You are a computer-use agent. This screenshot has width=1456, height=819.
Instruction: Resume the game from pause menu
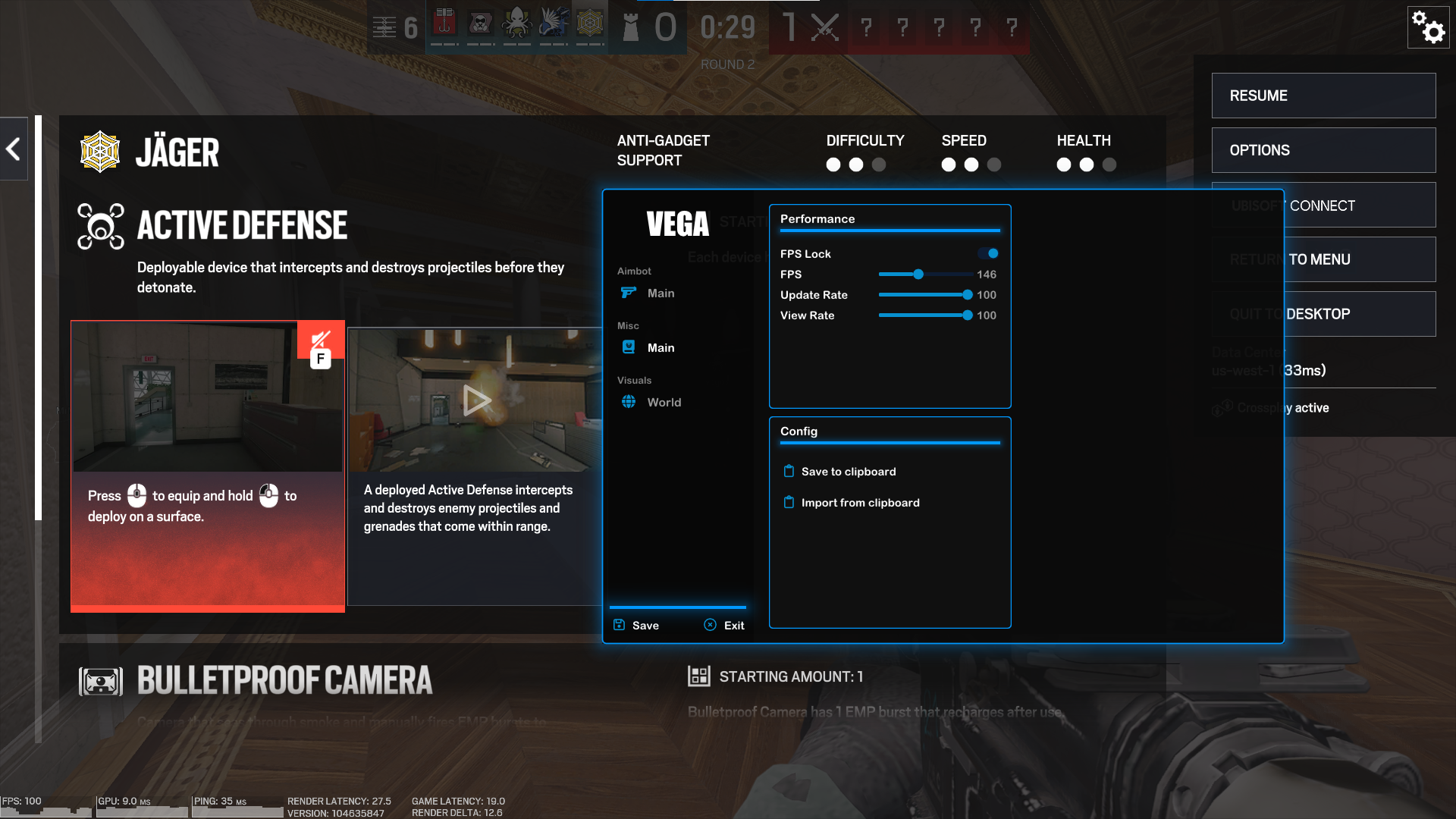coord(1323,96)
